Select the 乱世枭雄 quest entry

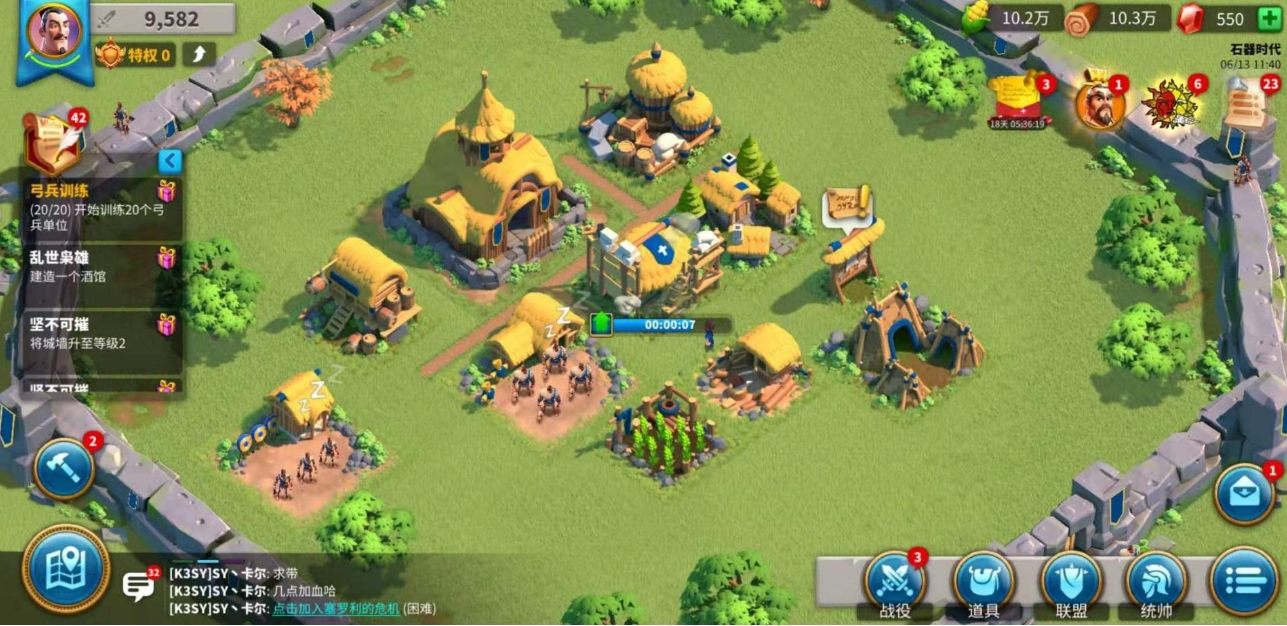point(98,271)
